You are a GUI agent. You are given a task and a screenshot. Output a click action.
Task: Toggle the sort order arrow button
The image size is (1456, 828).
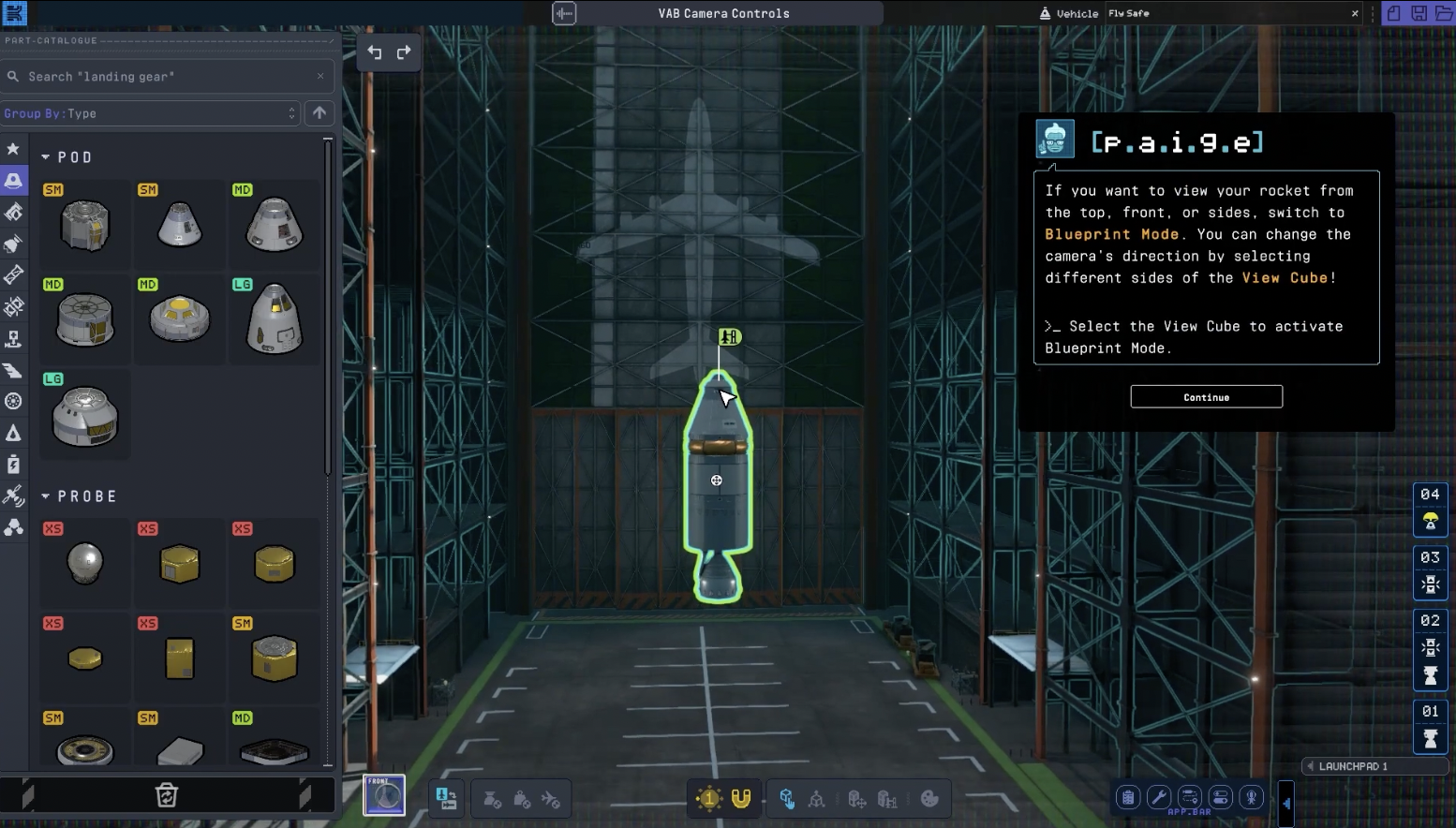click(x=319, y=113)
